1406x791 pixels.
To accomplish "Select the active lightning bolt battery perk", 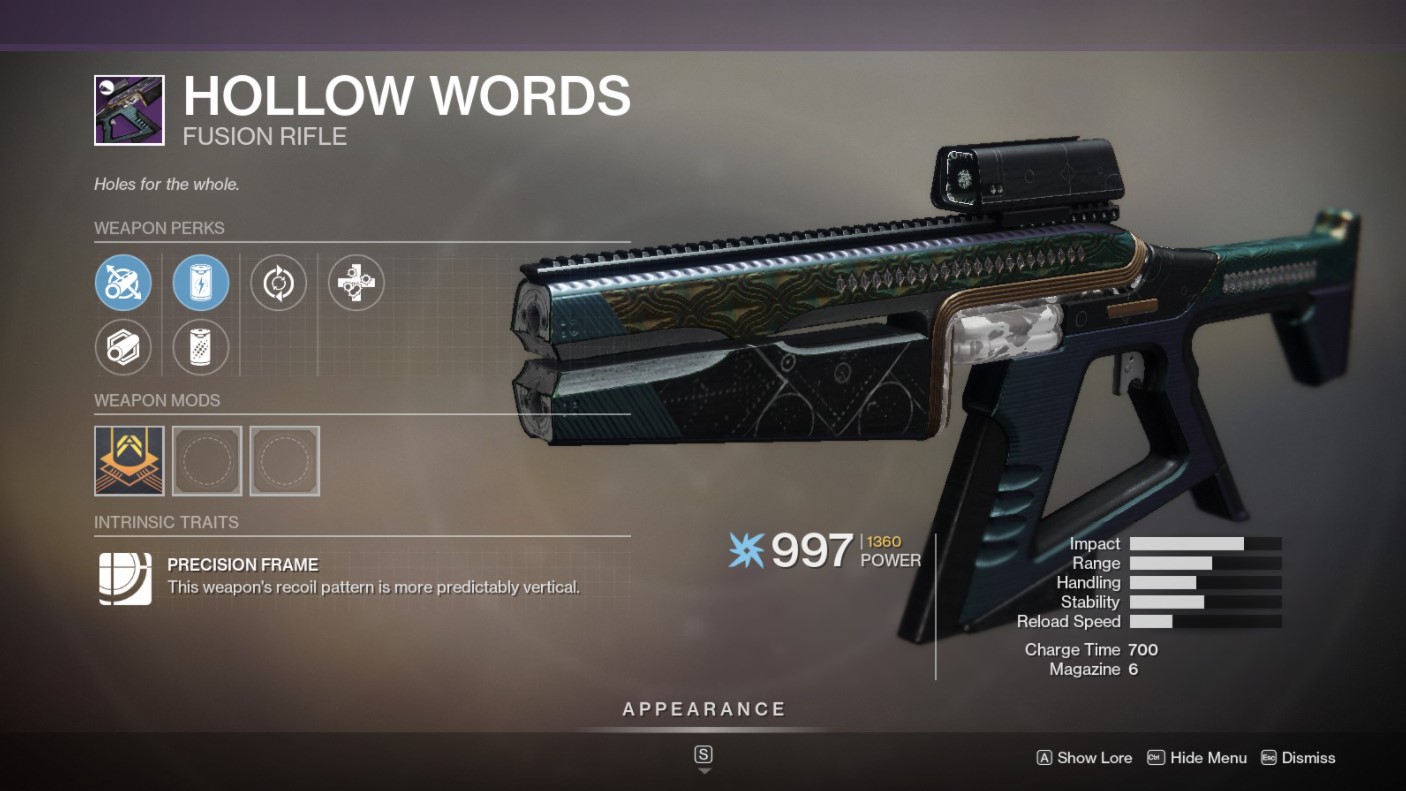I will [x=201, y=282].
